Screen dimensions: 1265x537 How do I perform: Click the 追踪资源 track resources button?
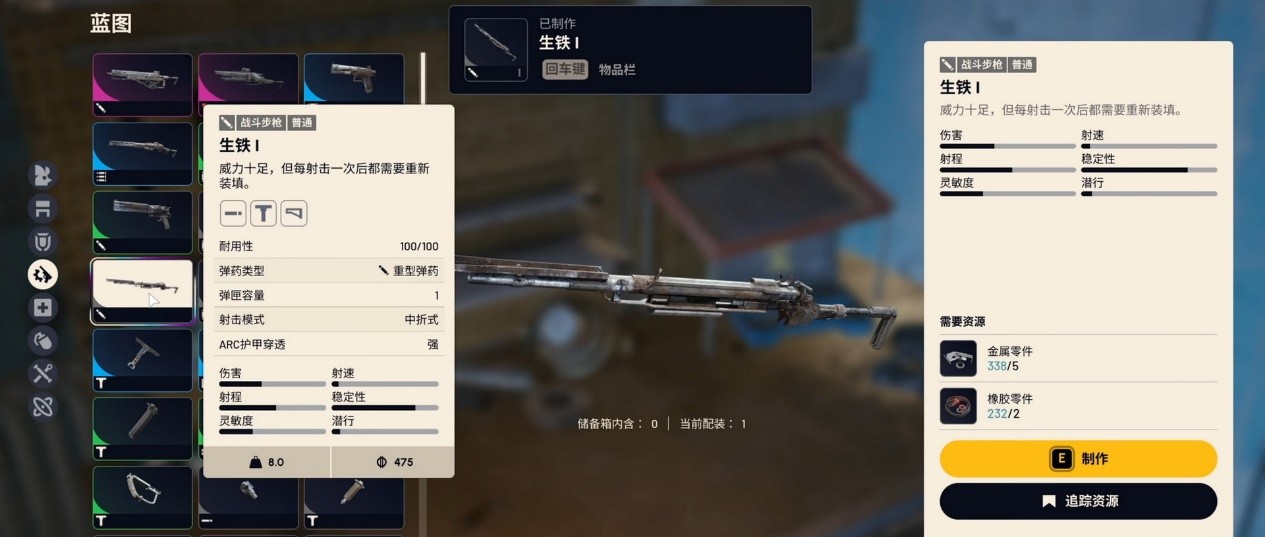1078,501
